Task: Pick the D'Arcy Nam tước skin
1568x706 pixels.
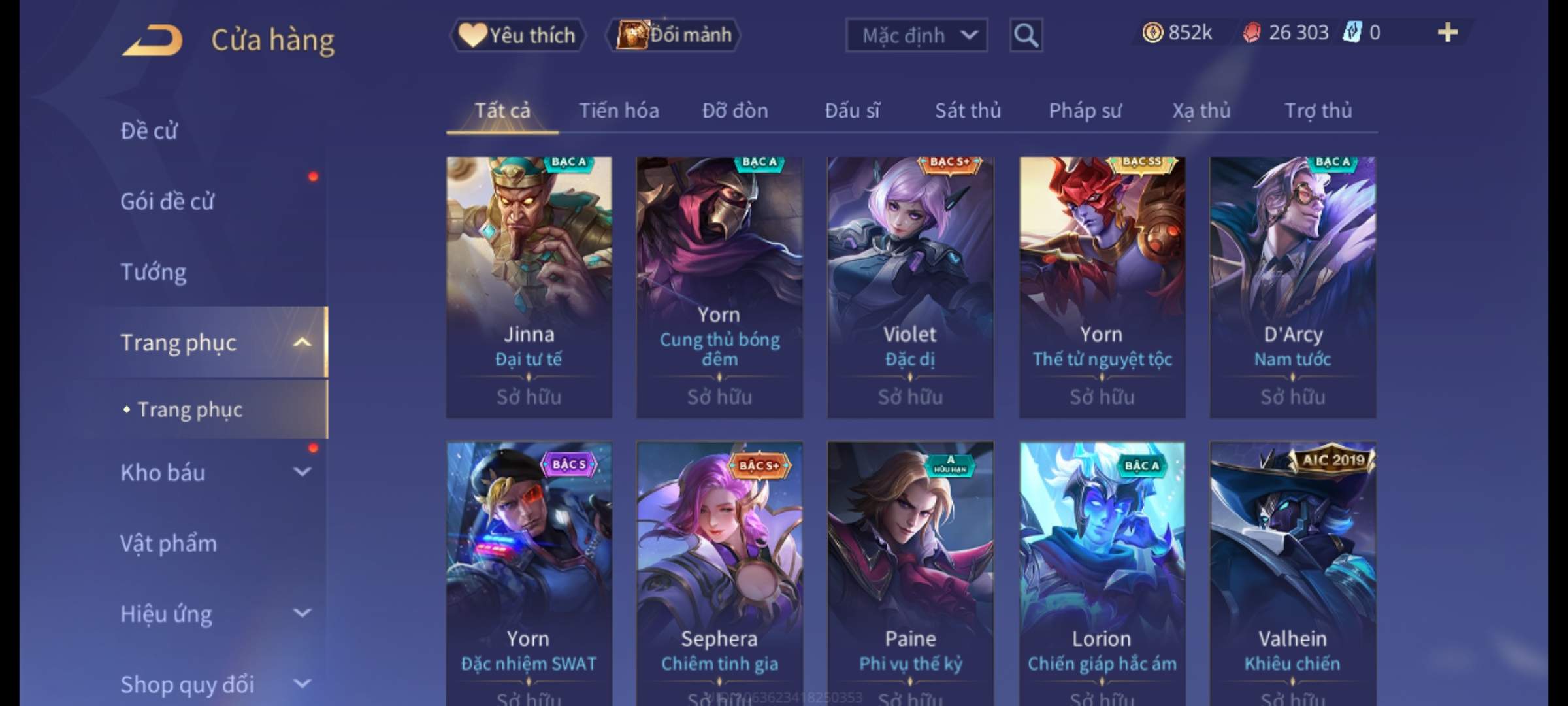Action: point(1292,286)
